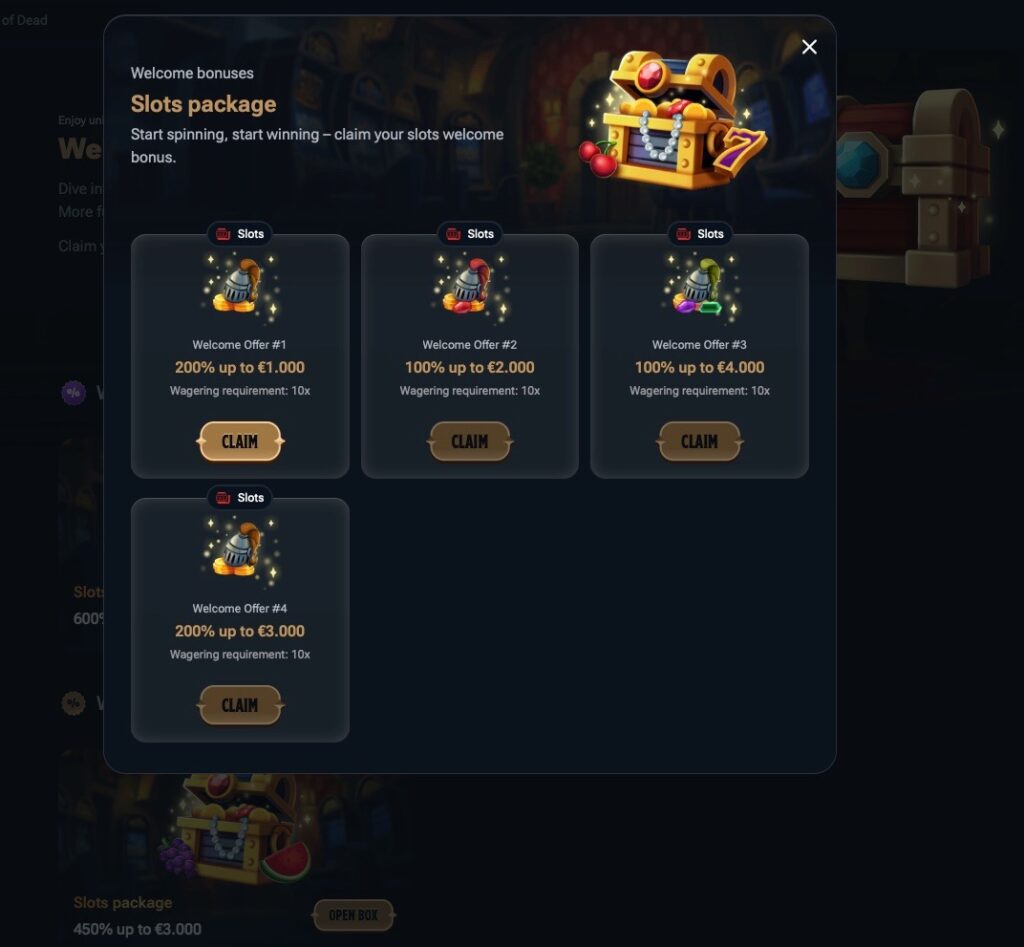Select the Welcome Offer #1 knight helmet image
Screen dimensions: 1024x947
[x=239, y=288]
